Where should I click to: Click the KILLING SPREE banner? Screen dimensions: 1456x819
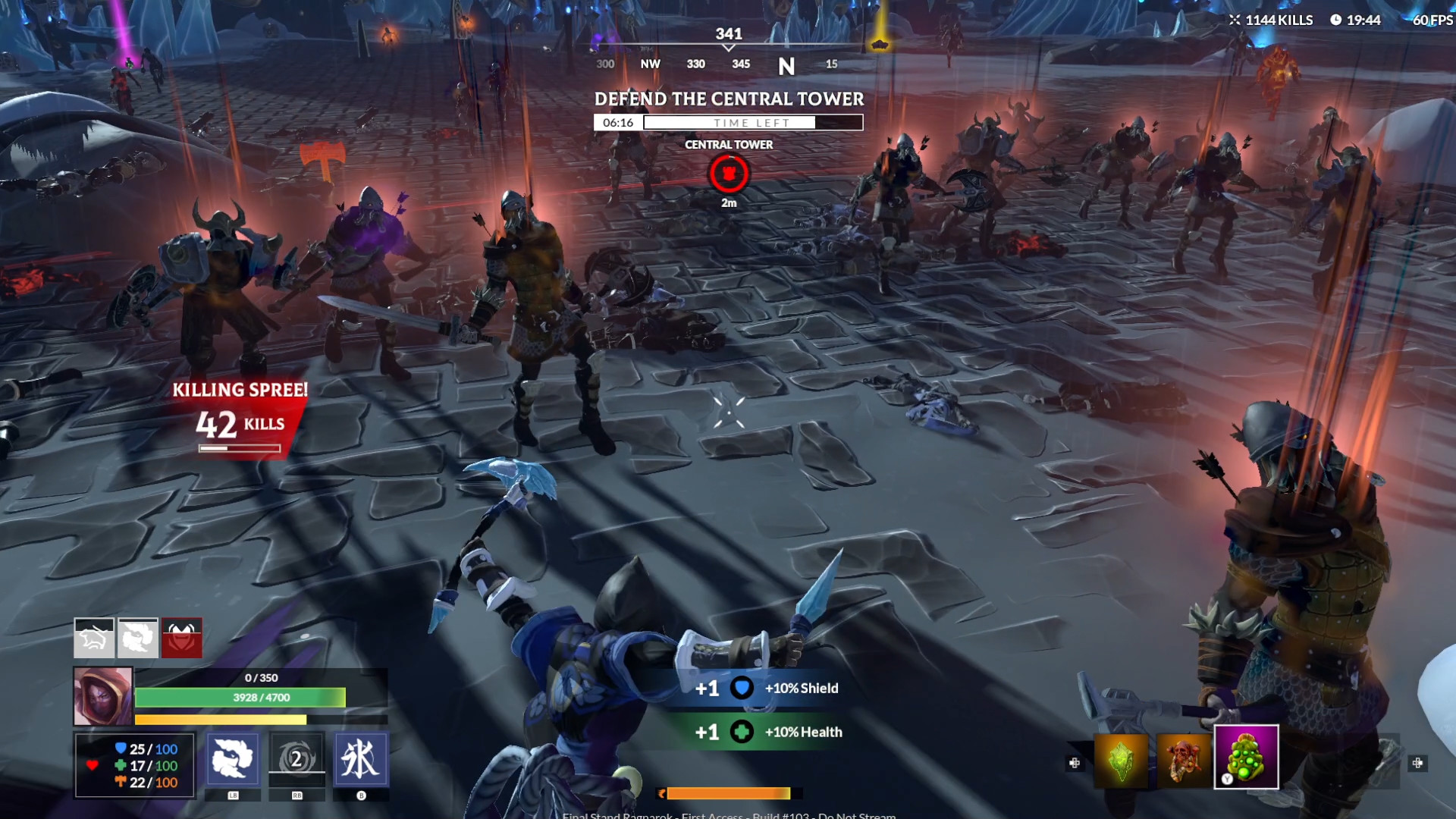tap(240, 390)
